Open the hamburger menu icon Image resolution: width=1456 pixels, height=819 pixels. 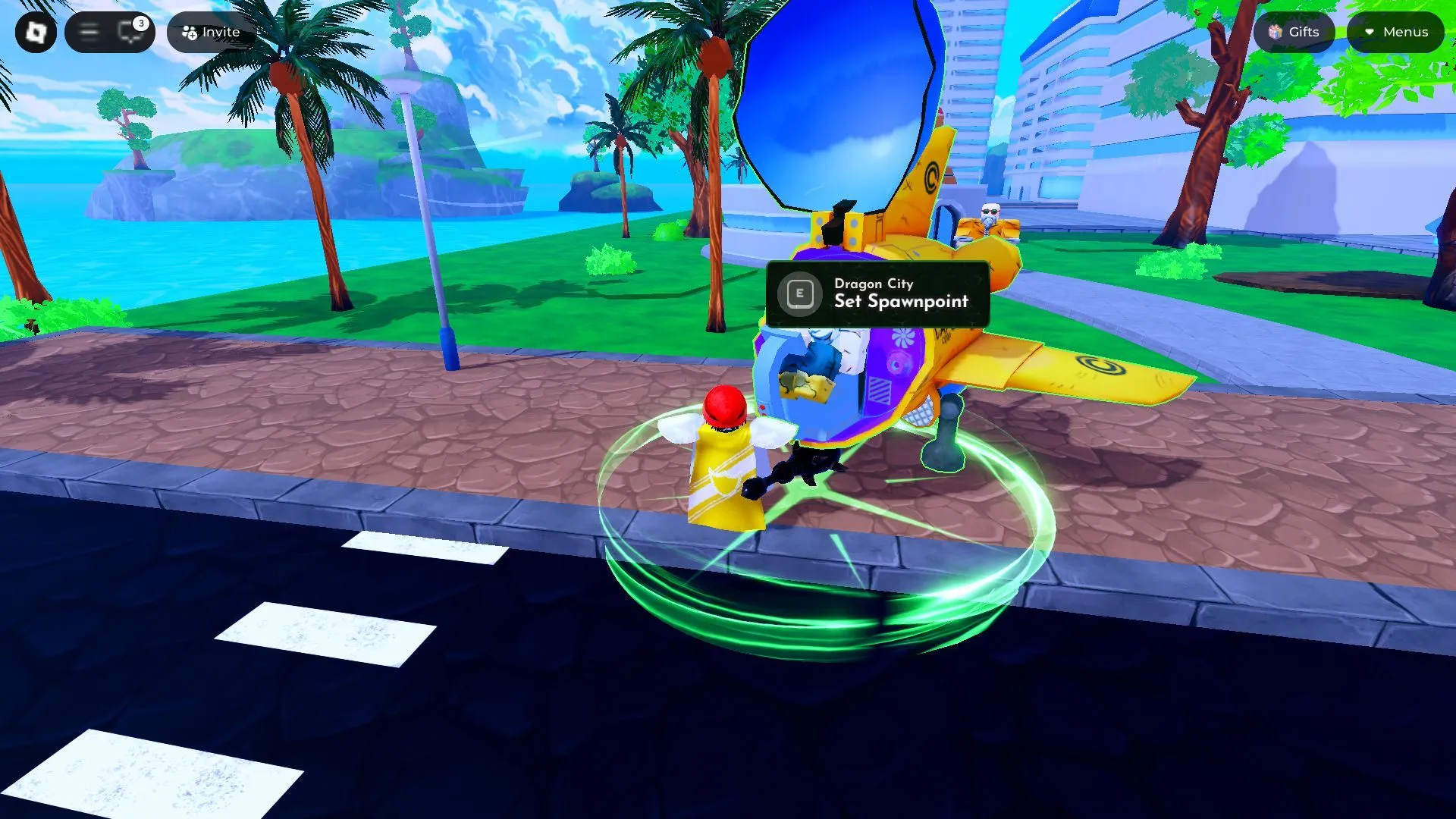point(89,32)
